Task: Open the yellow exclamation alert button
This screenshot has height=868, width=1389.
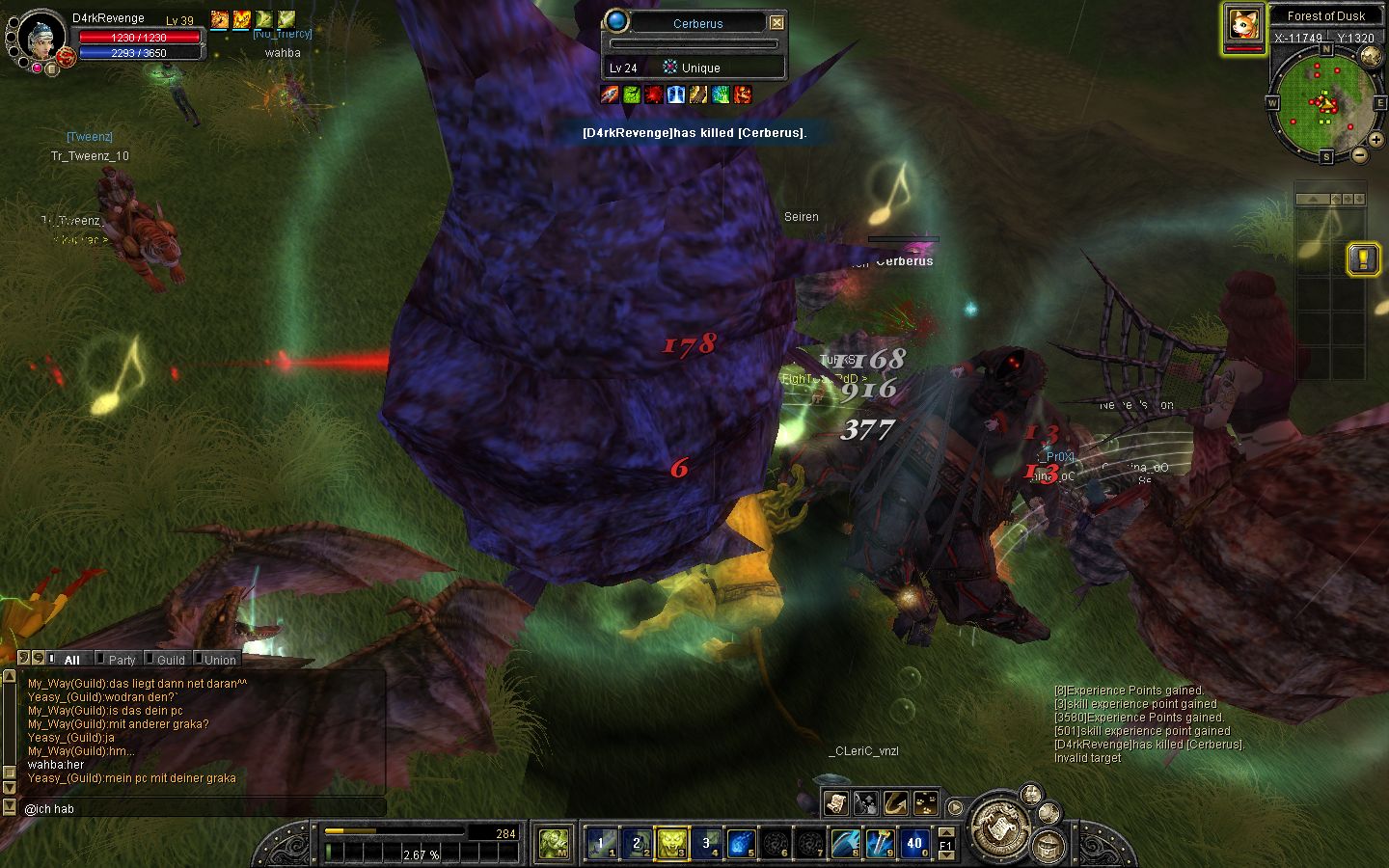Action: (x=1361, y=258)
